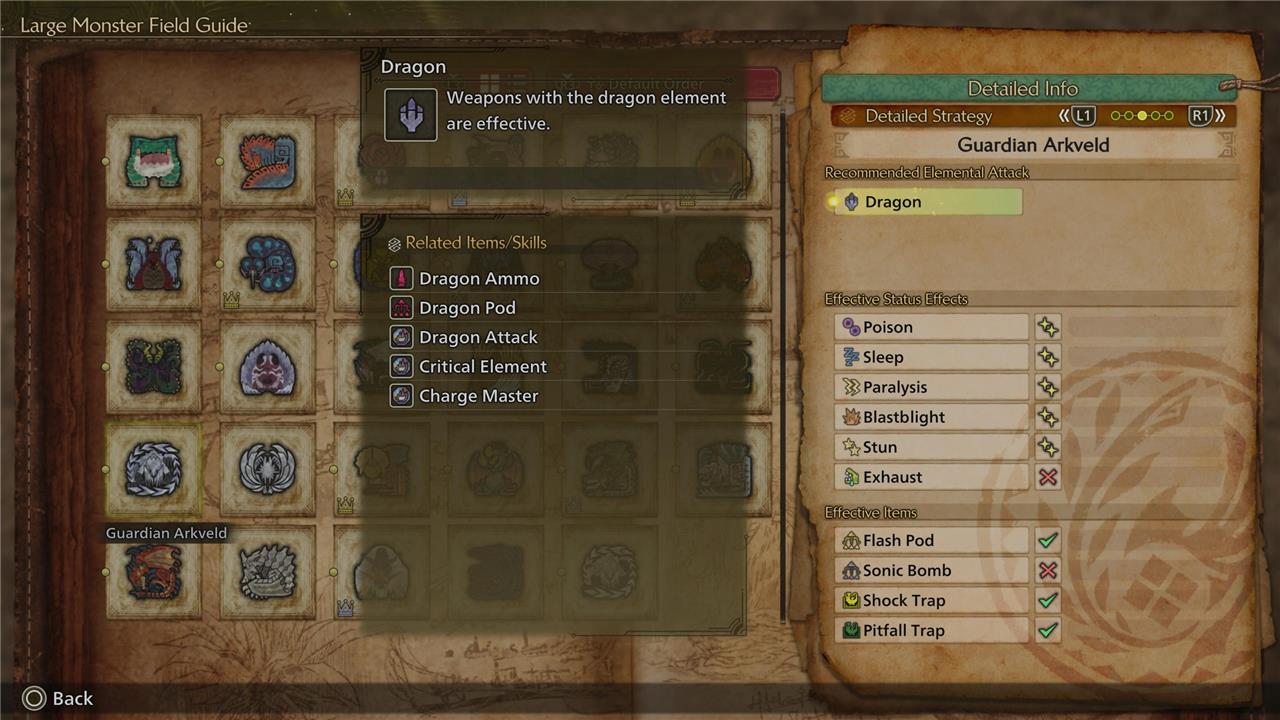Select the Pitfall Trap effective item
The image size is (1280, 720).
pos(931,630)
